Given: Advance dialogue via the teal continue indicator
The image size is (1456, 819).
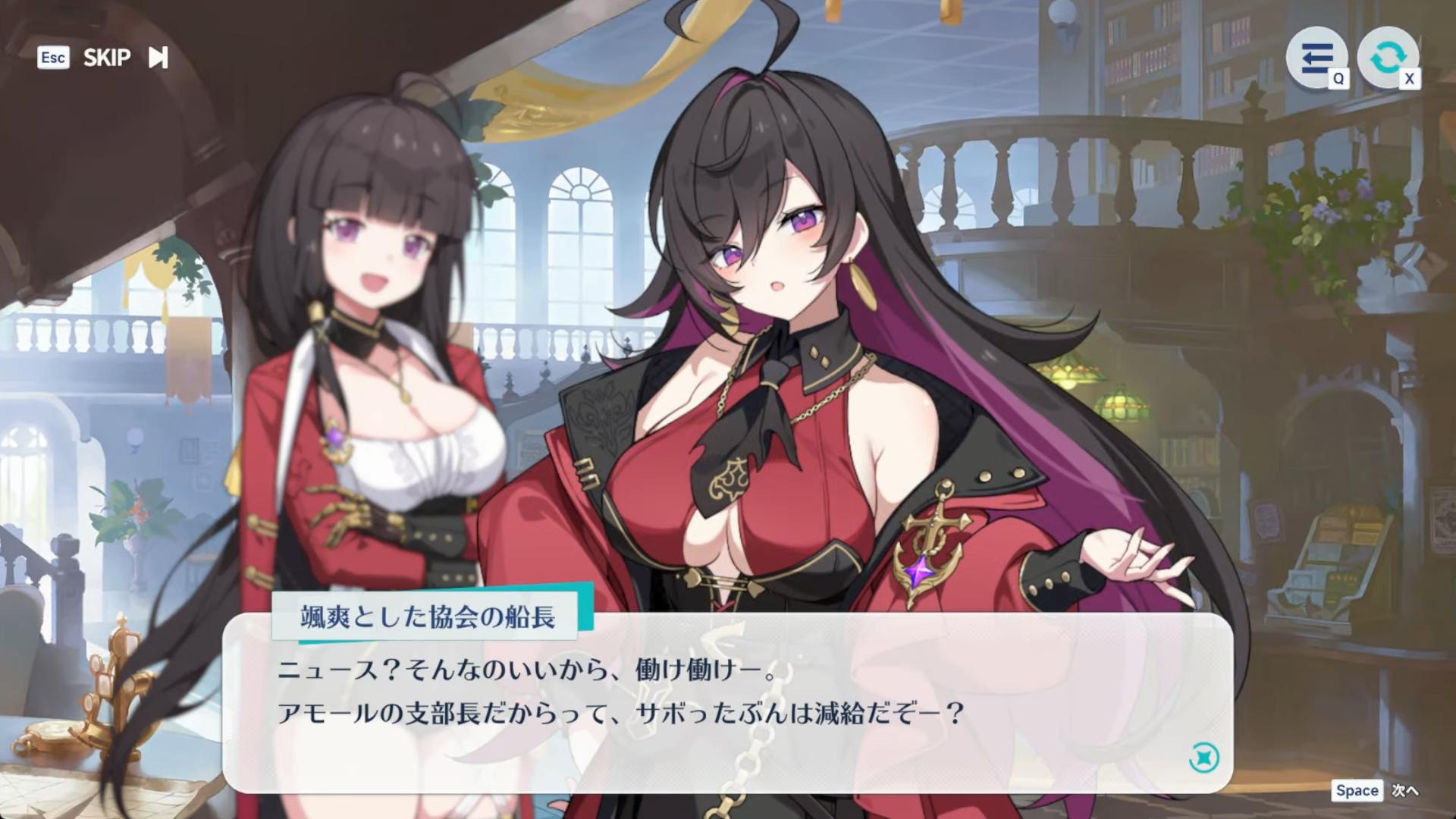Looking at the screenshot, I should coord(1204,758).
